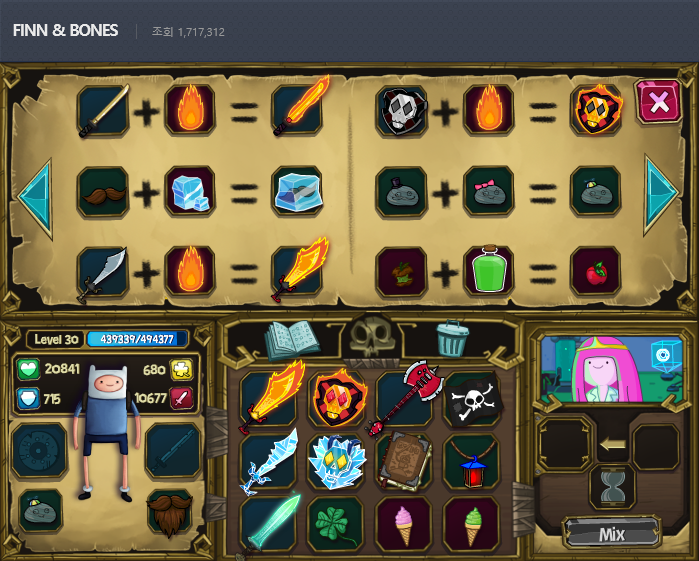Click the trash can icon
The height and width of the screenshot is (561, 699).
coord(453,340)
